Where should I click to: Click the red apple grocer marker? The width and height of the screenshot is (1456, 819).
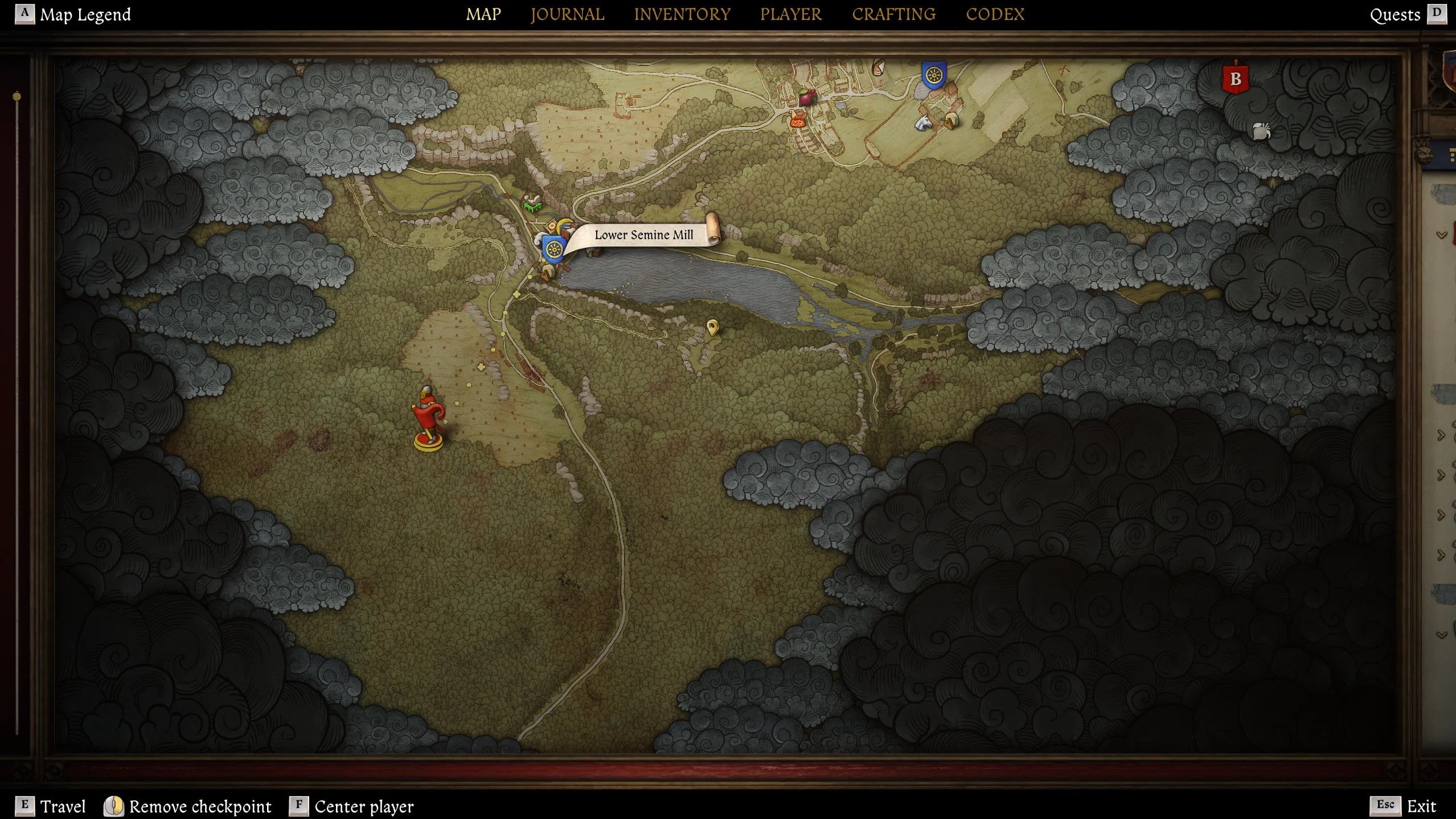click(x=806, y=97)
